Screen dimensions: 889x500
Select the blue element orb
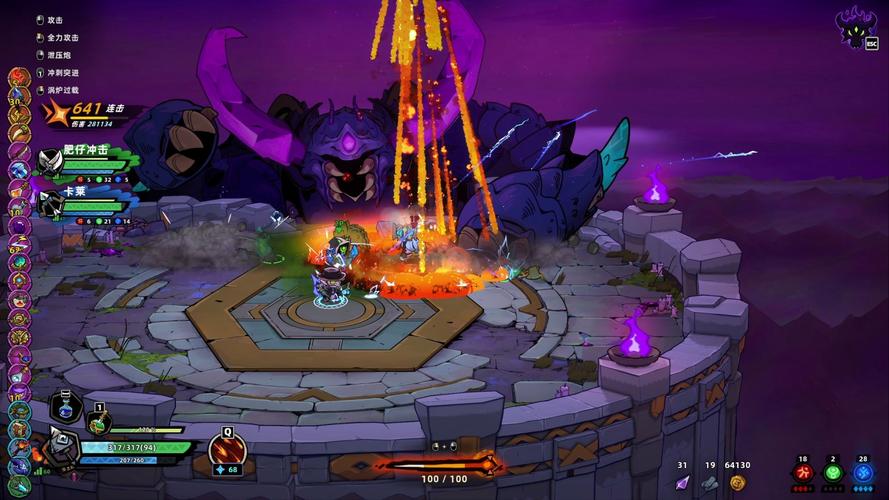(x=863, y=473)
